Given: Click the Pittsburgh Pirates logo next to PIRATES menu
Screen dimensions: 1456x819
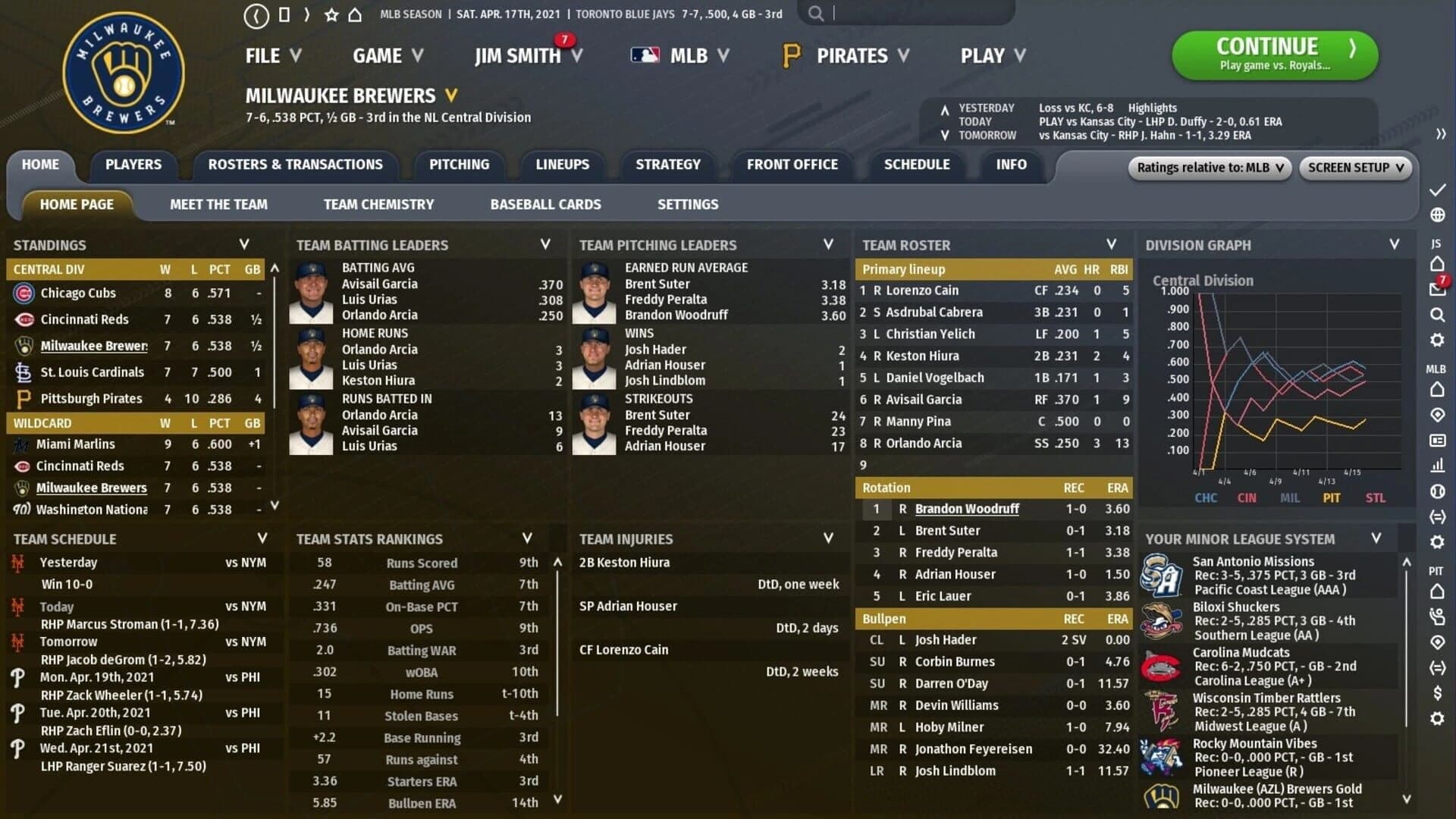Looking at the screenshot, I should click(791, 55).
